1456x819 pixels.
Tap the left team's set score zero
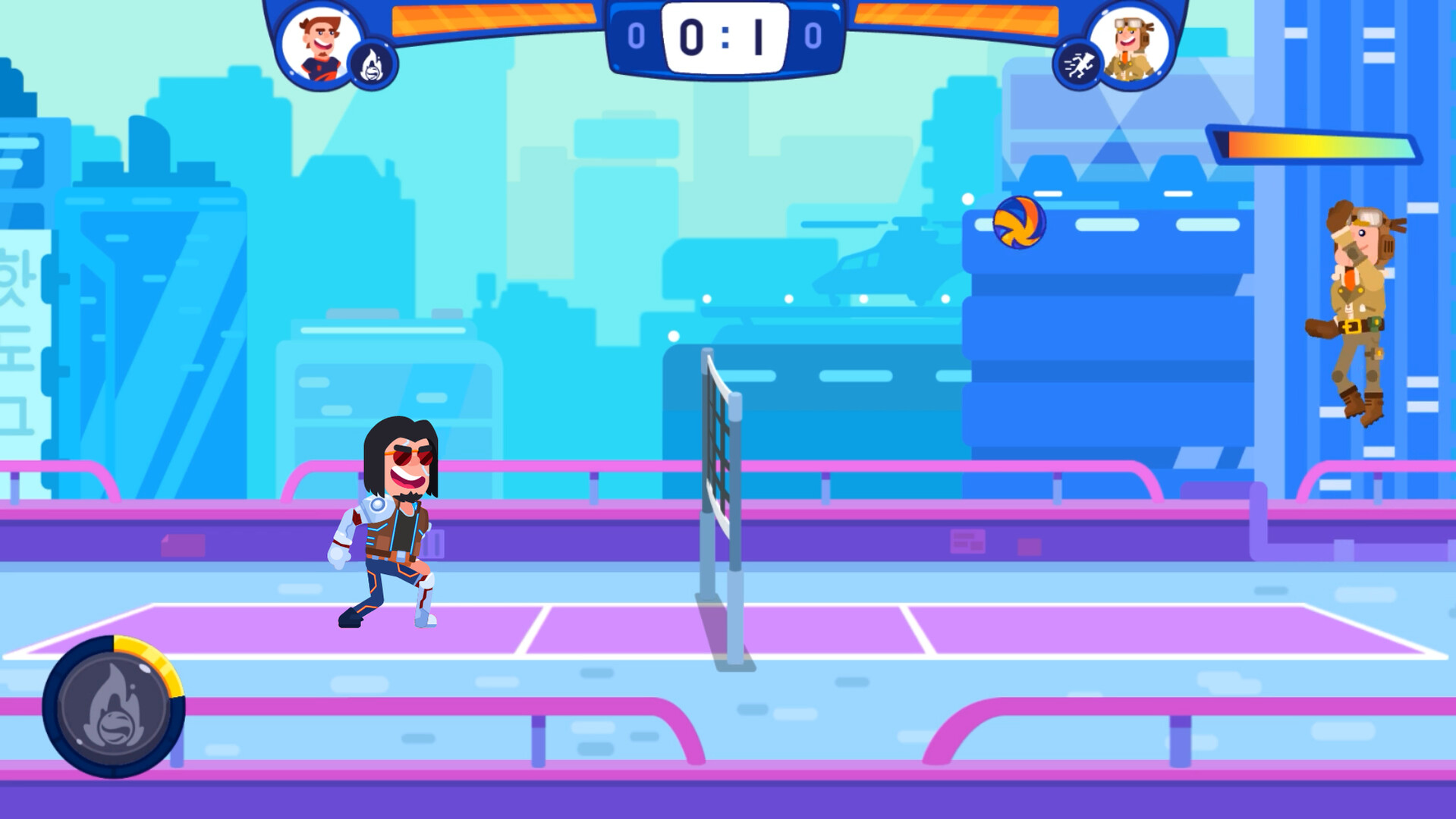click(636, 34)
